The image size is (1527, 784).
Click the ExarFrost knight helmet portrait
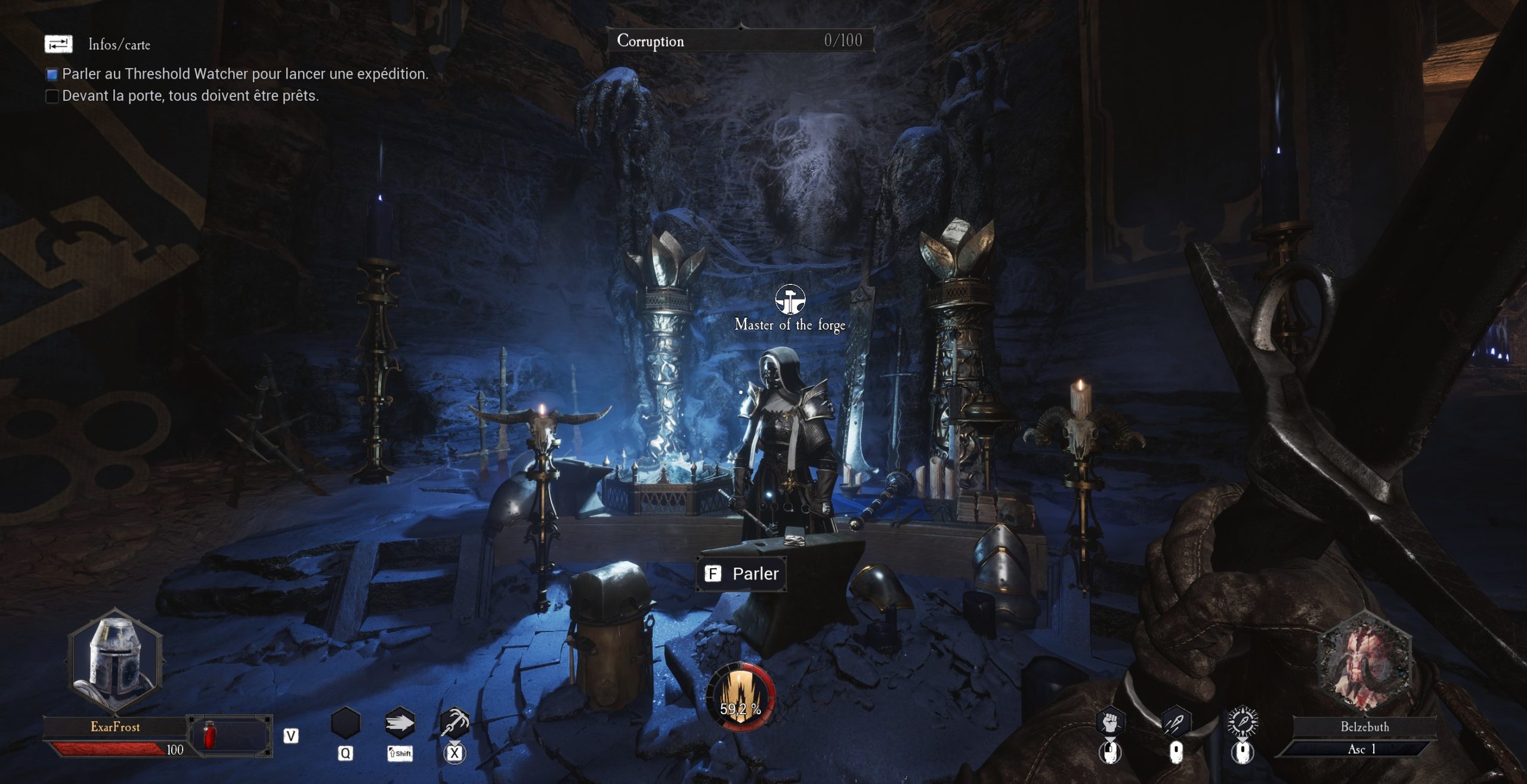click(x=115, y=660)
